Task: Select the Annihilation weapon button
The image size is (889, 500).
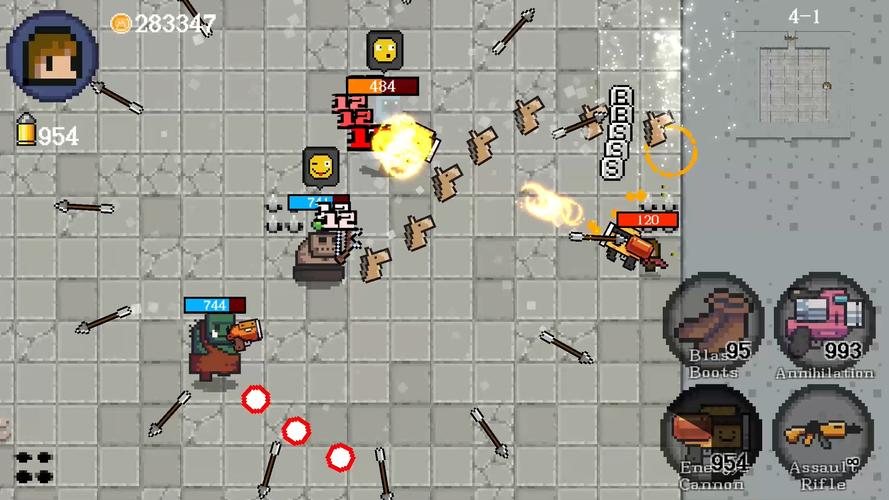Action: coord(825,324)
